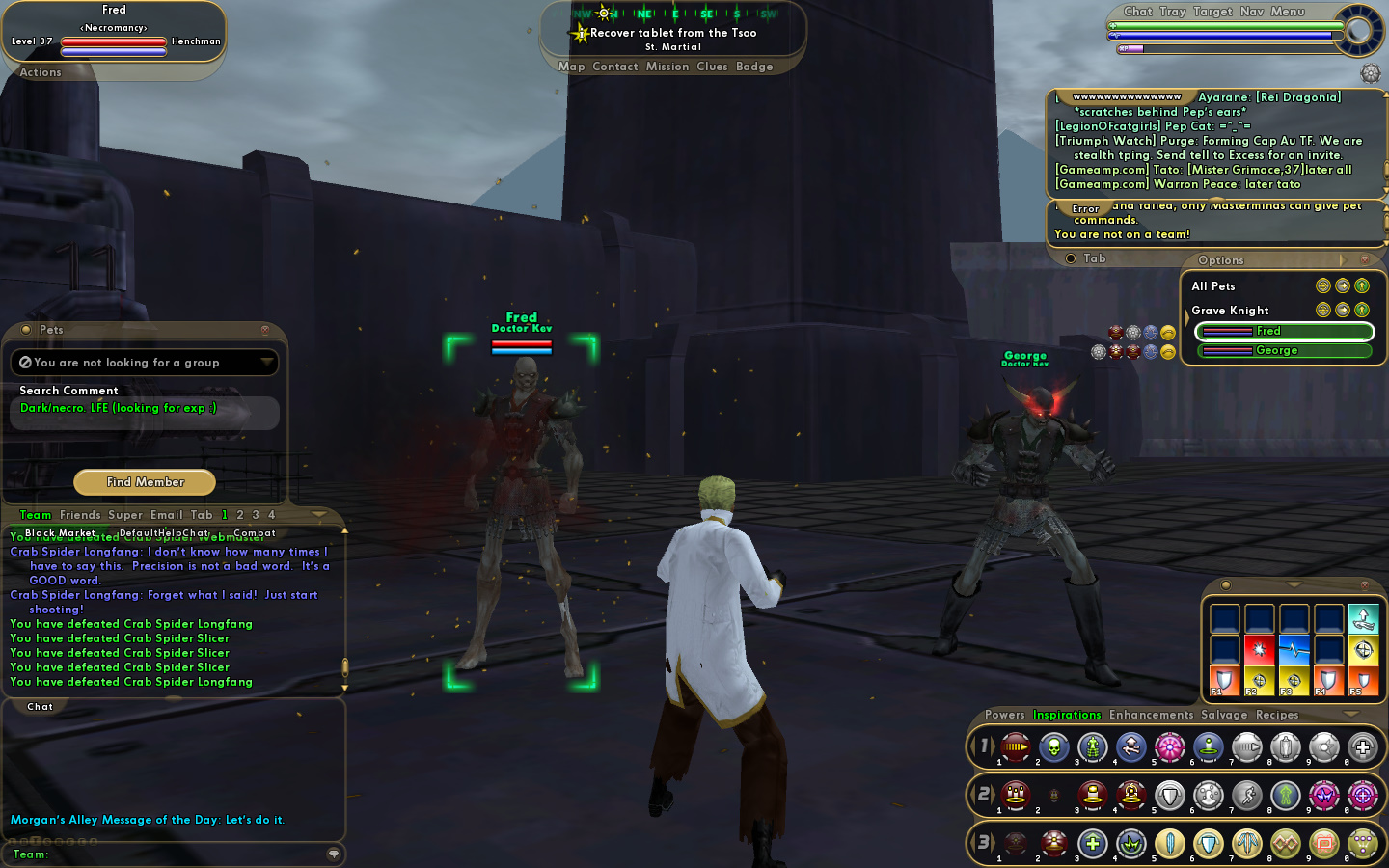The height and width of the screenshot is (868, 1389).
Task: Open the Menu from the top bar
Action: click(x=1288, y=12)
